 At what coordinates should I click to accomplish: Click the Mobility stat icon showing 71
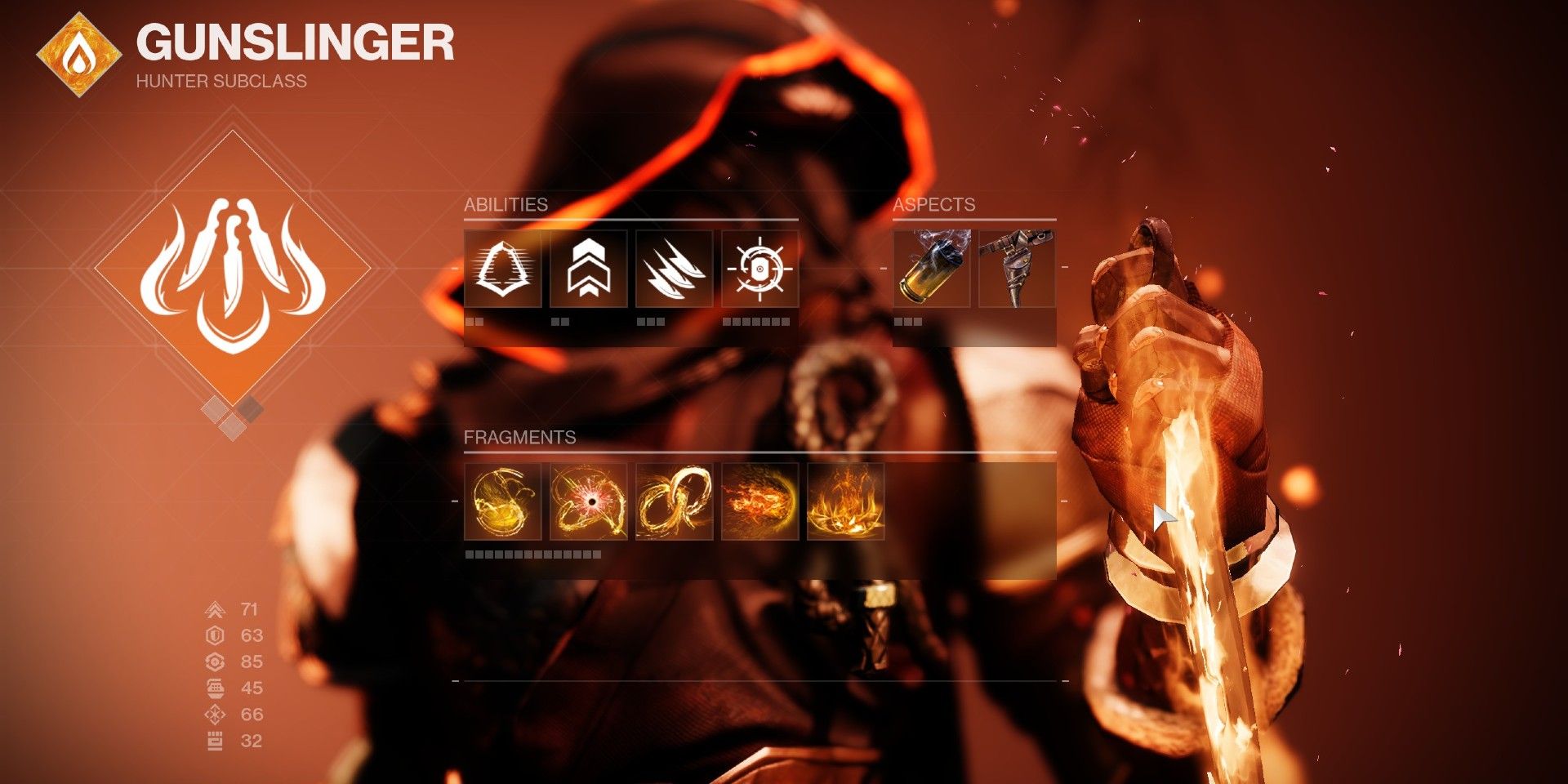tap(214, 610)
